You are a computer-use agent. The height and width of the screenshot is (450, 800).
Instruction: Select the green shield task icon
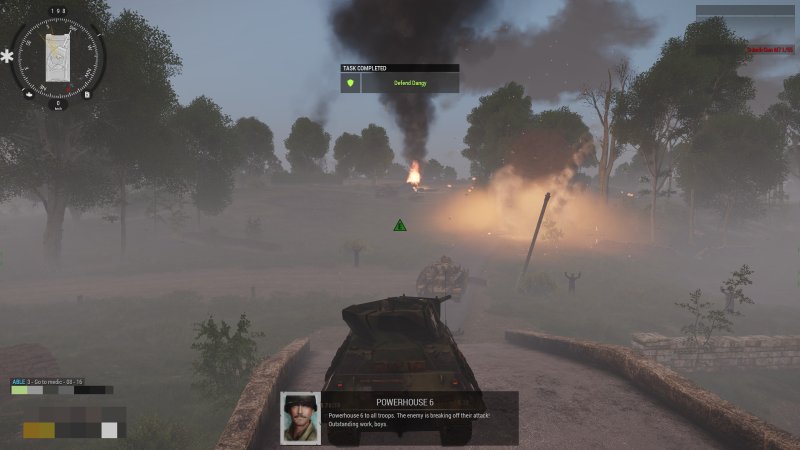click(350, 83)
